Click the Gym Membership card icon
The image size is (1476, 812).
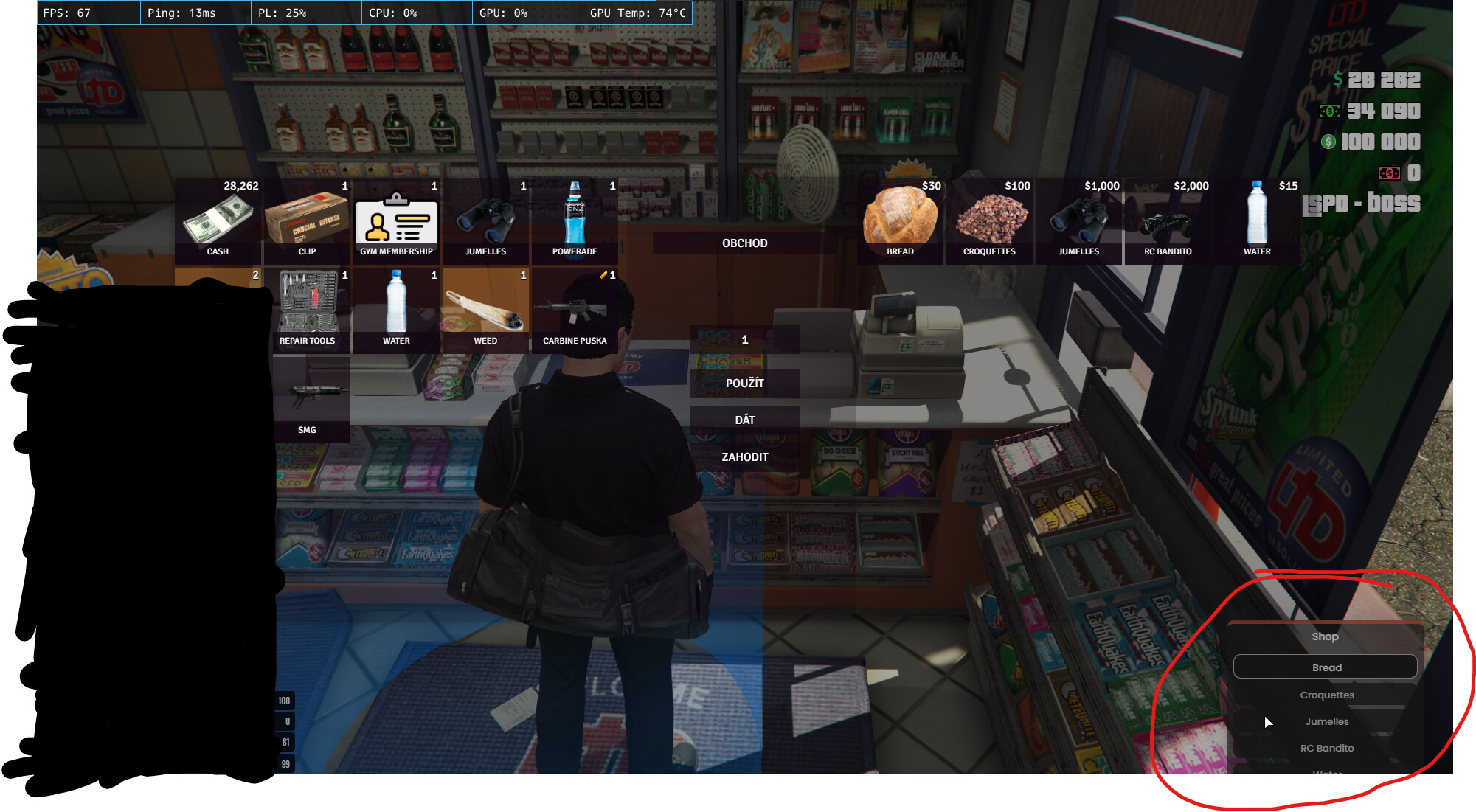[395, 218]
